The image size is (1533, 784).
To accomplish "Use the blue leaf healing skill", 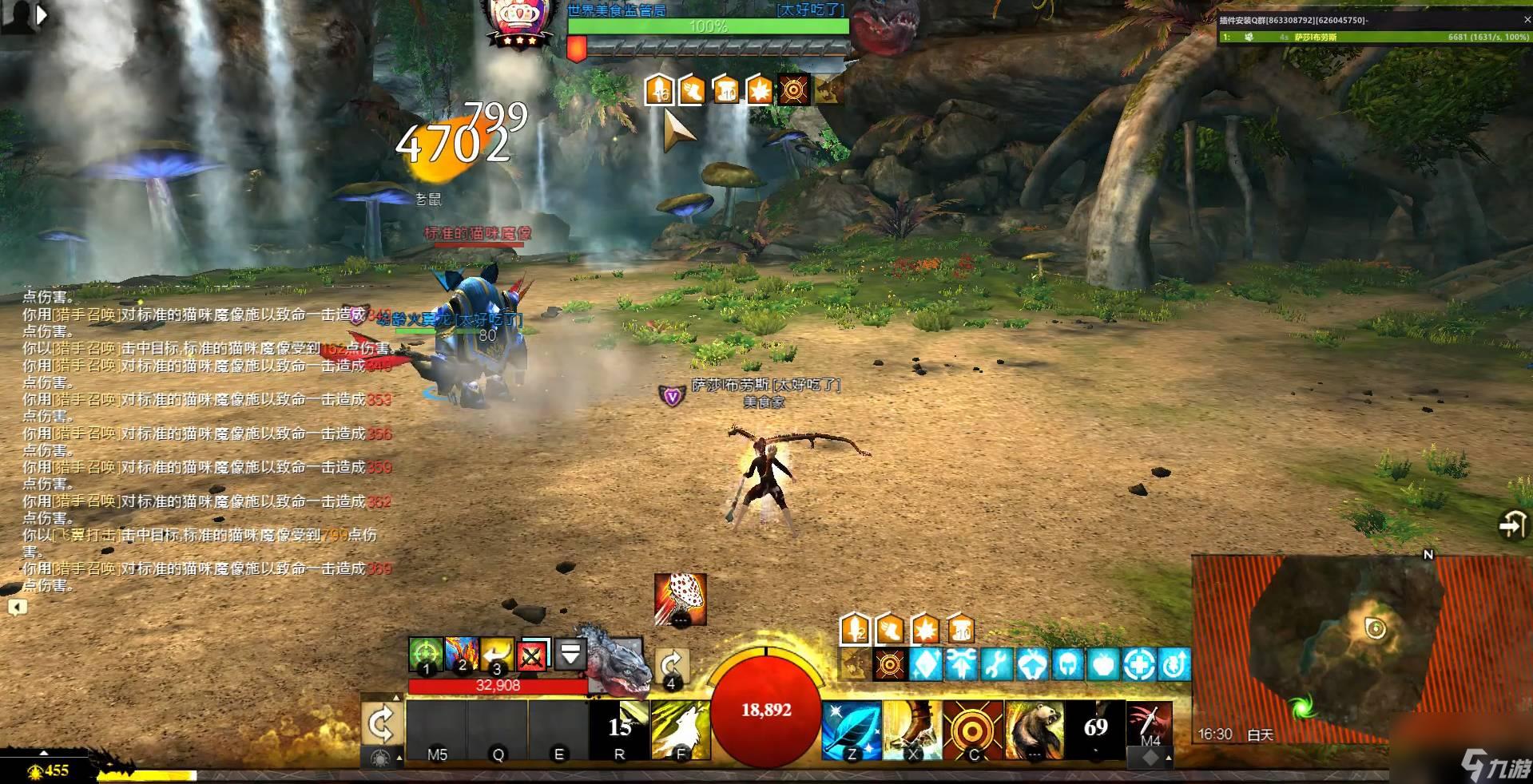I will [852, 730].
